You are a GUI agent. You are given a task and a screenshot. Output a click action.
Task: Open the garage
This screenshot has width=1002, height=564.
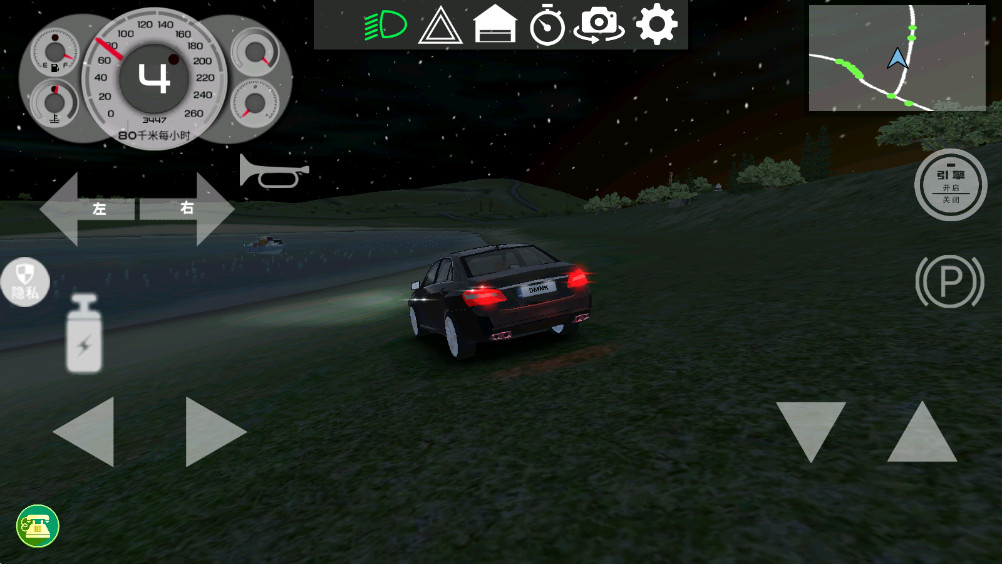pos(494,25)
